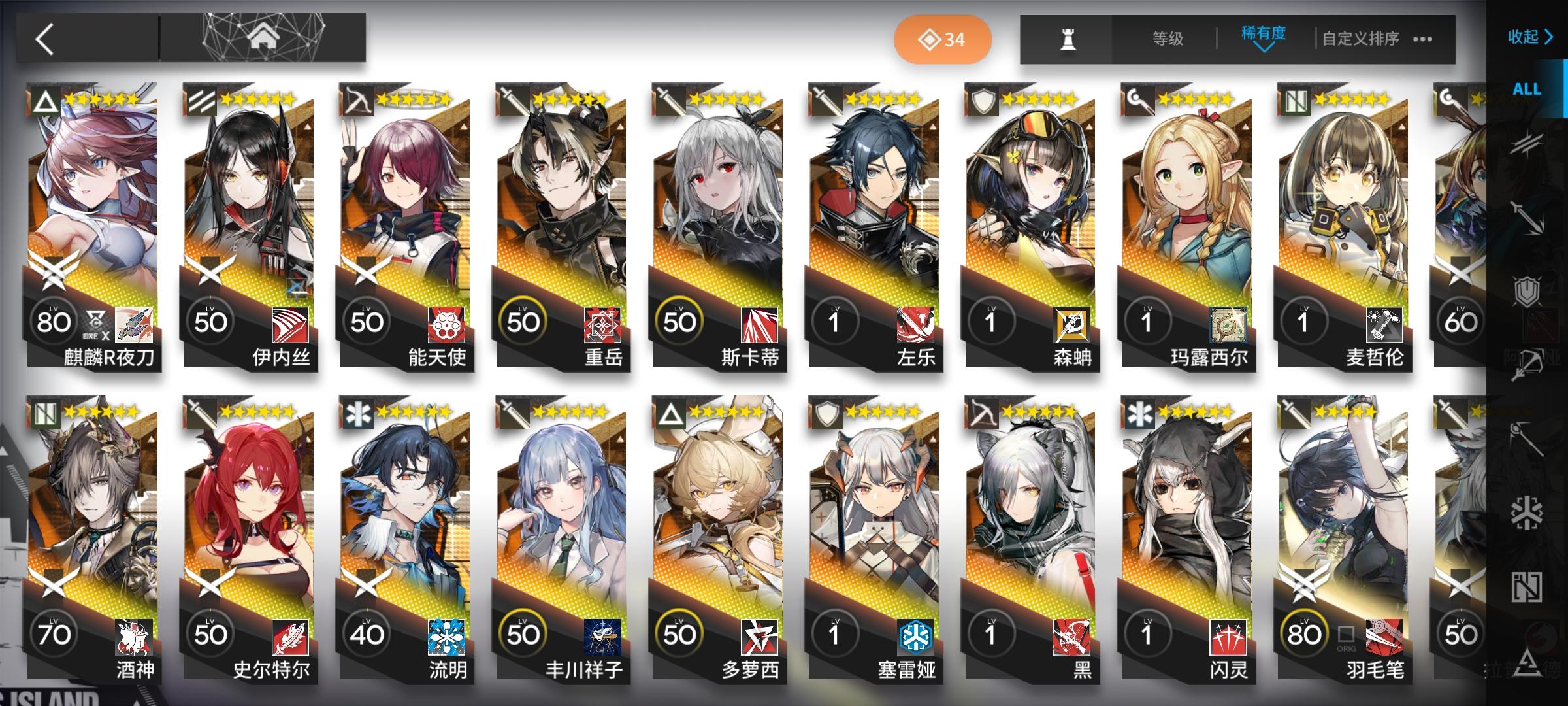Select the 麒麟R夜刀 character card

pos(93,229)
